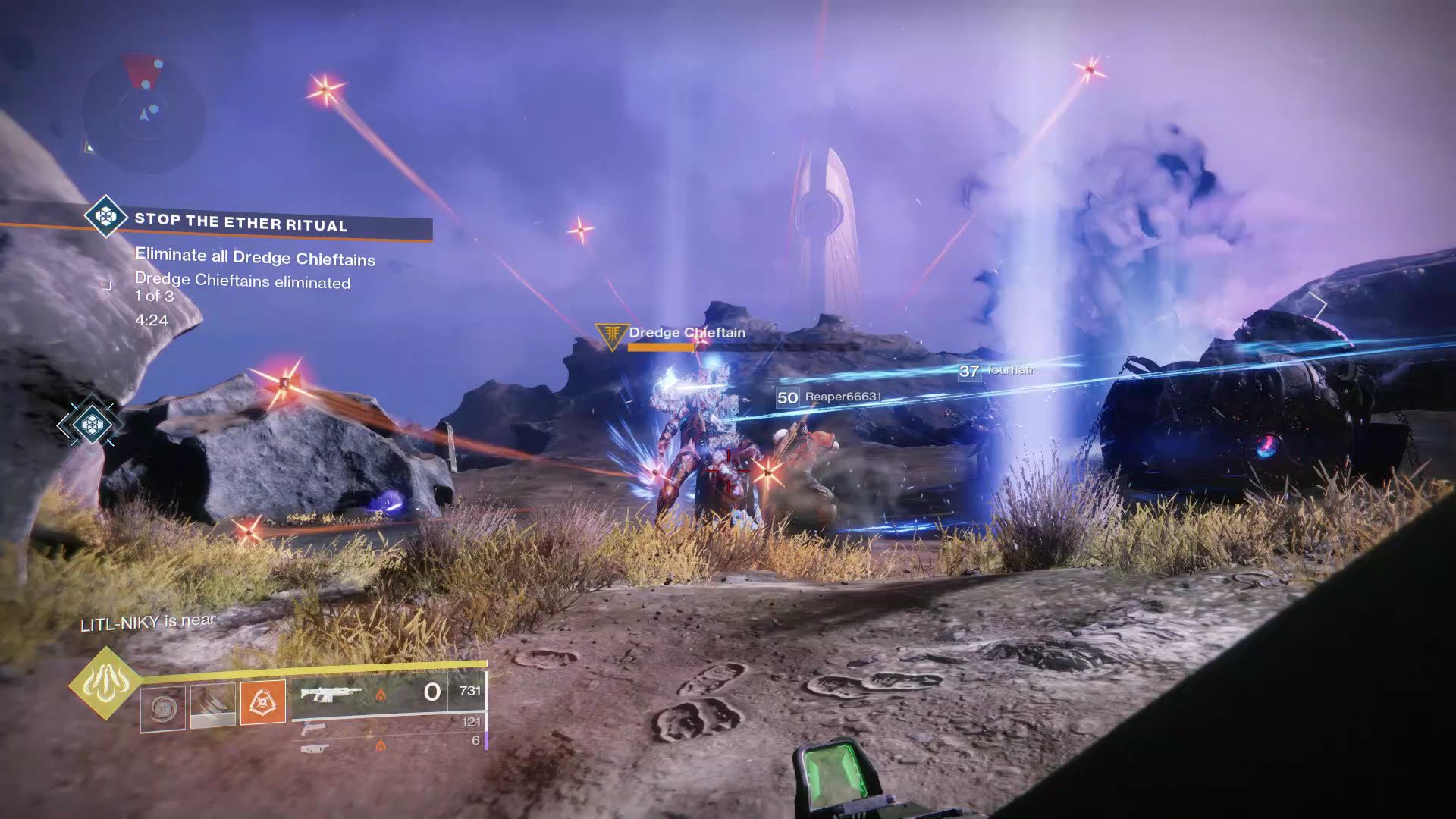This screenshot has width=1456, height=819.
Task: Select the Reaper66631 player nameplate
Action: pyautogui.click(x=830, y=397)
